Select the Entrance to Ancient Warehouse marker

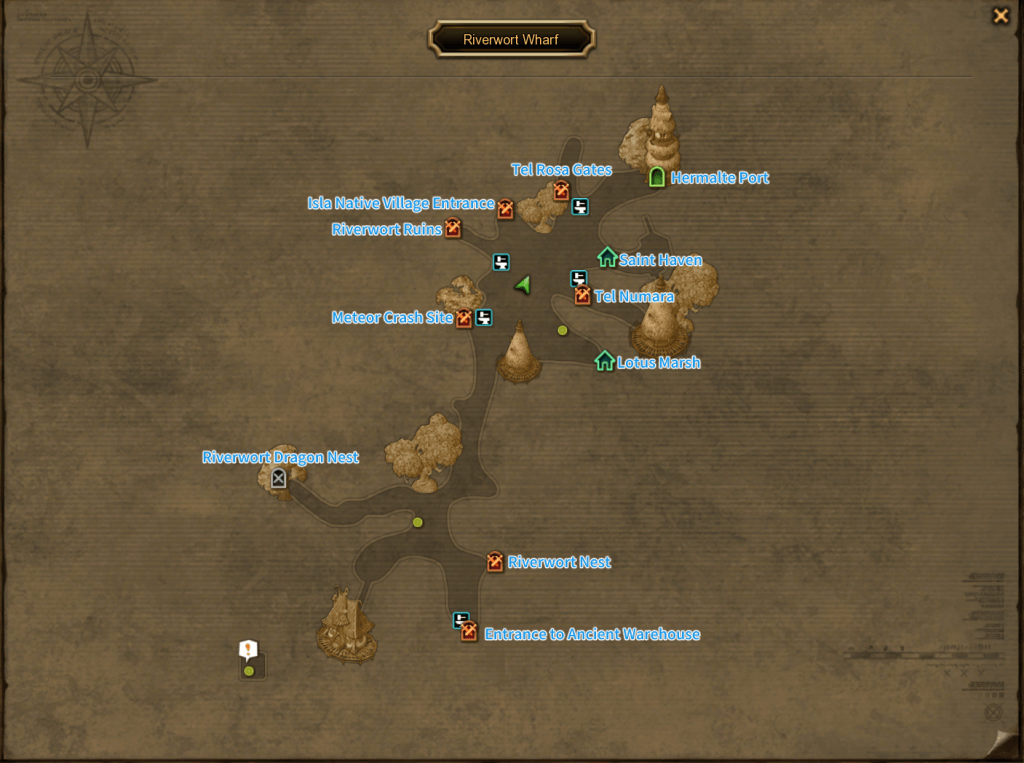tap(469, 632)
